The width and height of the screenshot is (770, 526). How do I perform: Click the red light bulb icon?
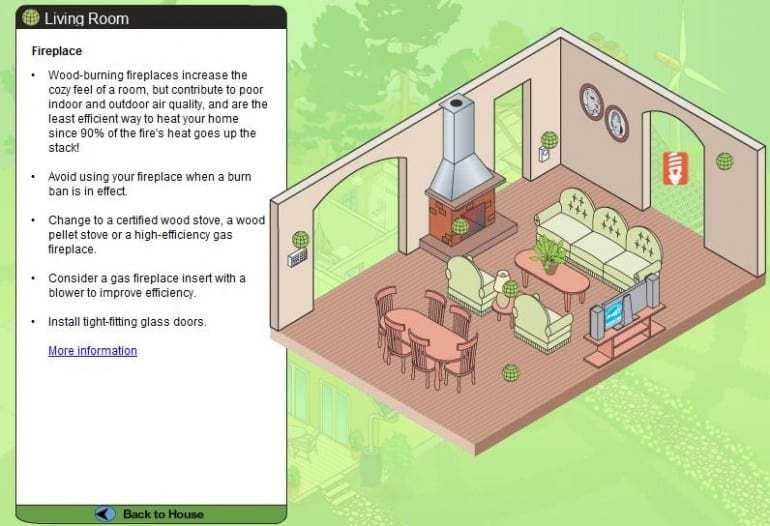pos(677,168)
